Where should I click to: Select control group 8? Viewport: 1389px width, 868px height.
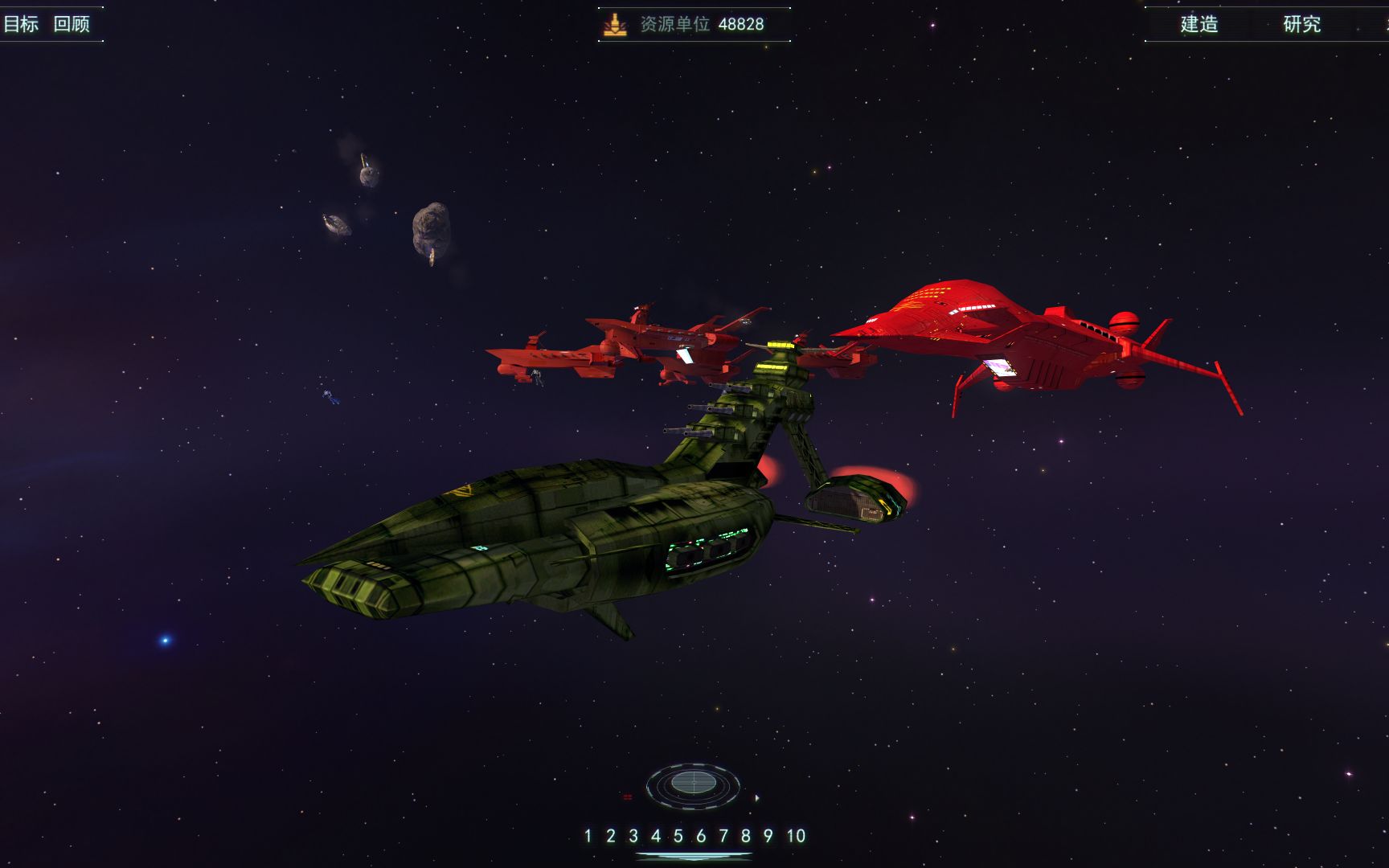[746, 836]
